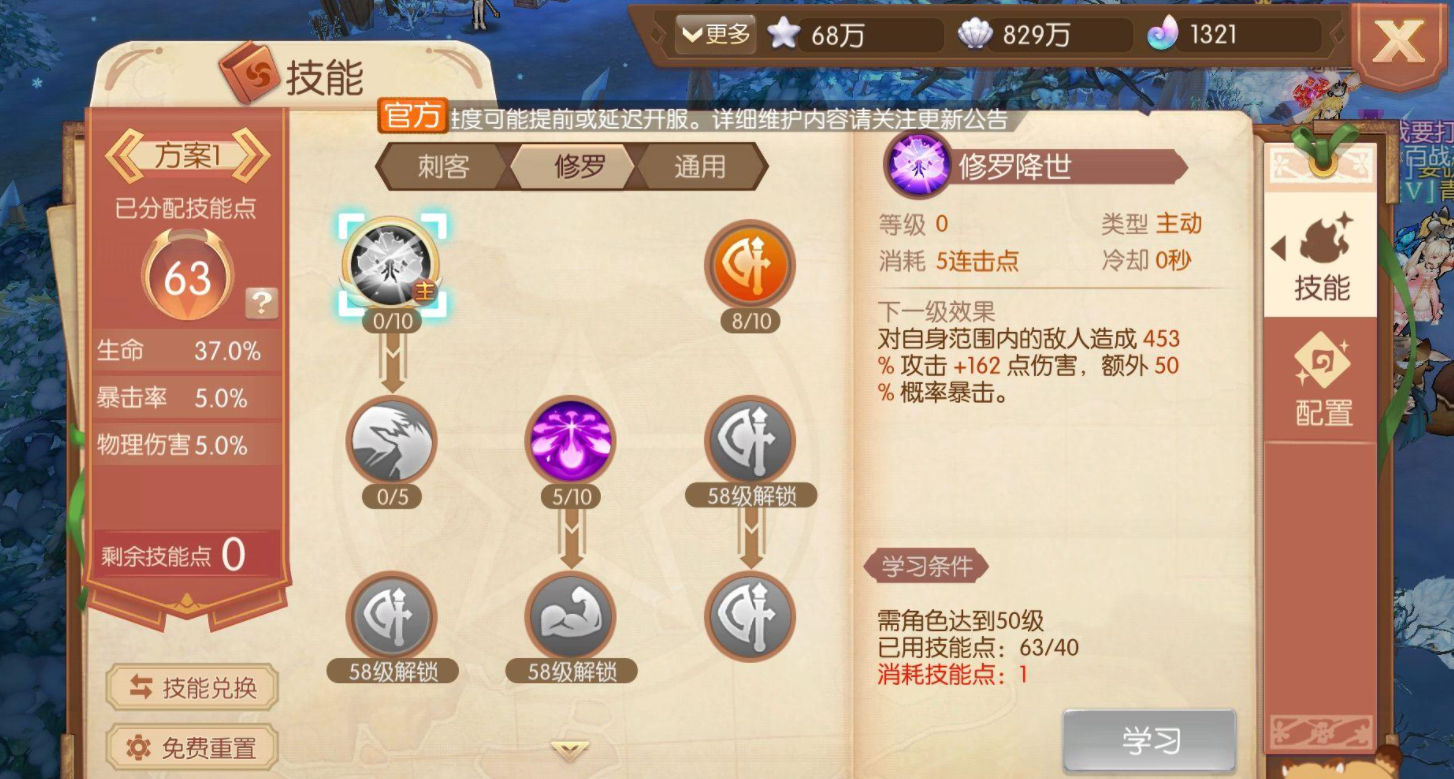Click the orange axe skill showing 8/10

point(750,262)
